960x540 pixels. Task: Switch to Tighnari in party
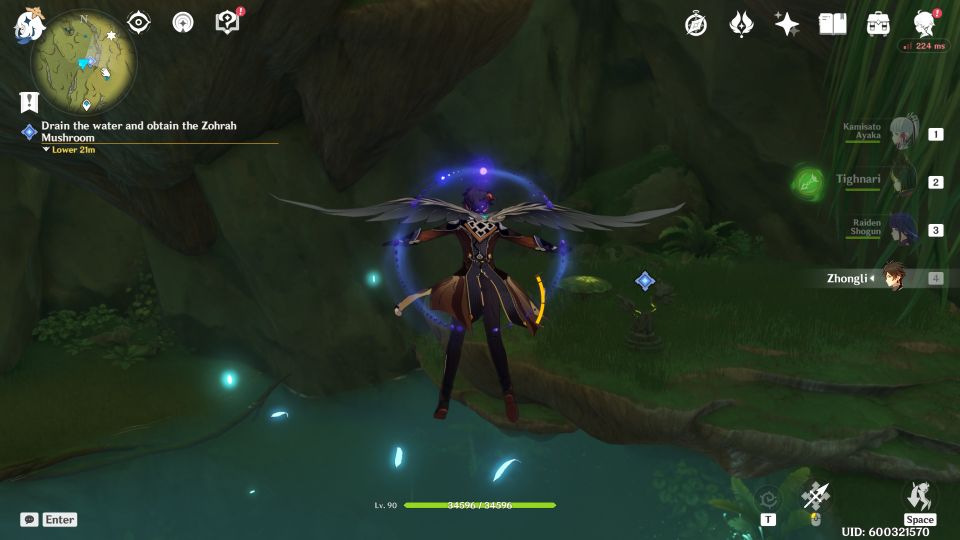tap(903, 181)
